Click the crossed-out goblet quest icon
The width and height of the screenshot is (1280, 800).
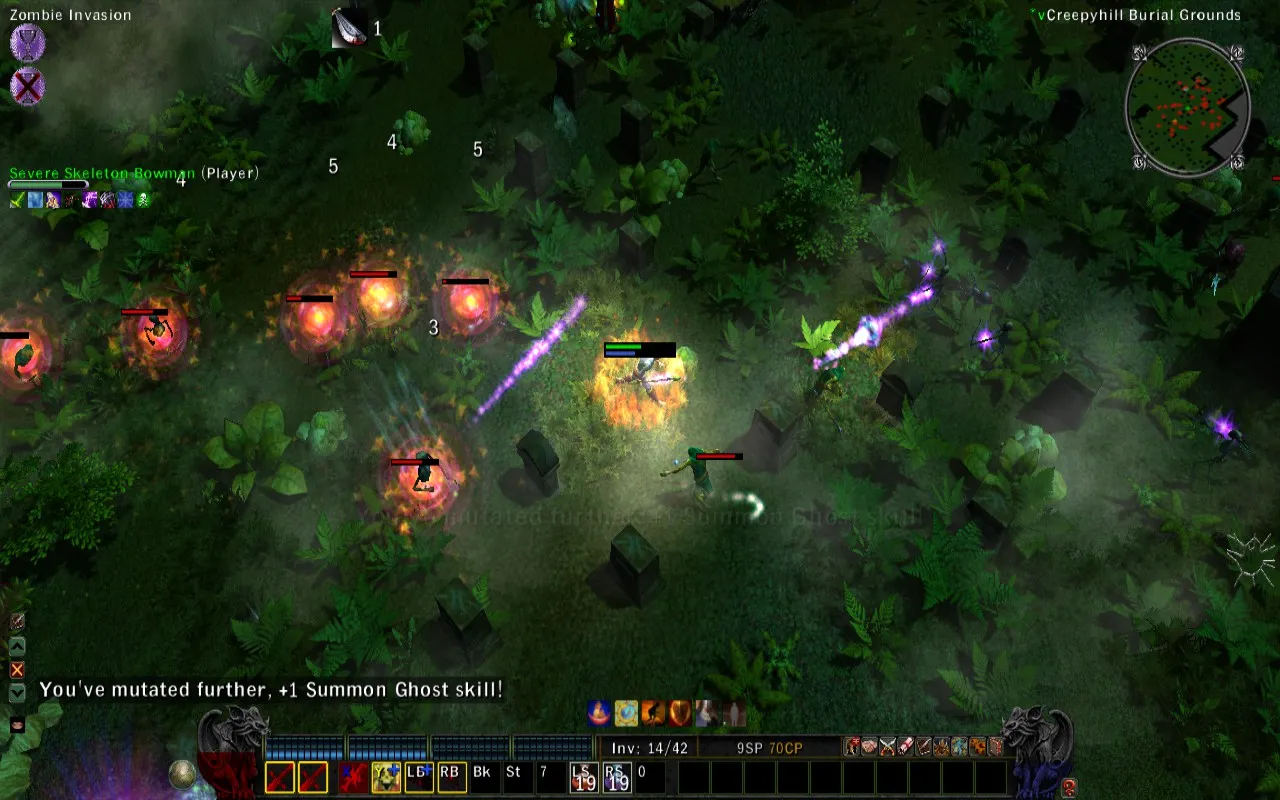tap(27, 87)
